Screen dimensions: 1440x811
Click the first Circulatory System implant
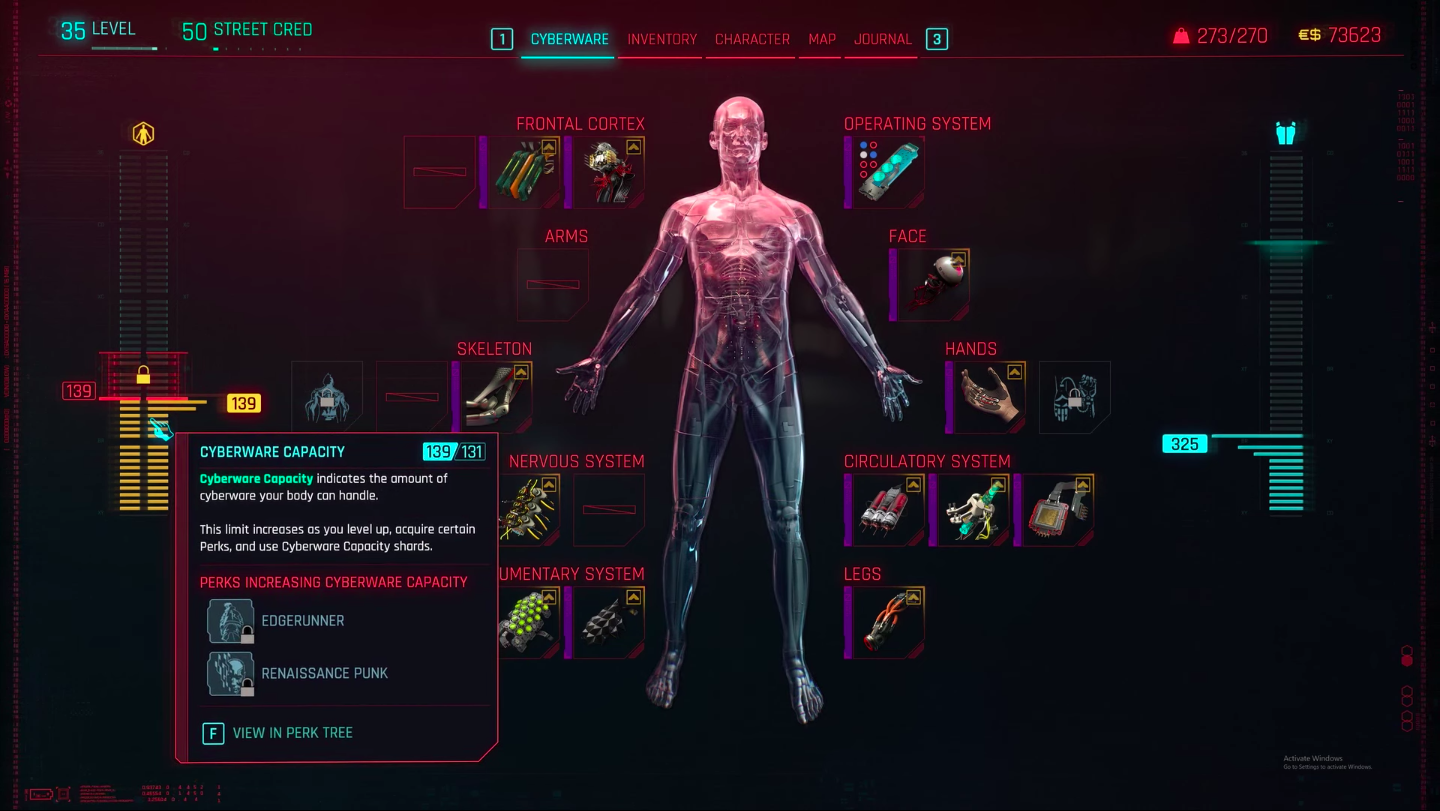click(x=884, y=509)
